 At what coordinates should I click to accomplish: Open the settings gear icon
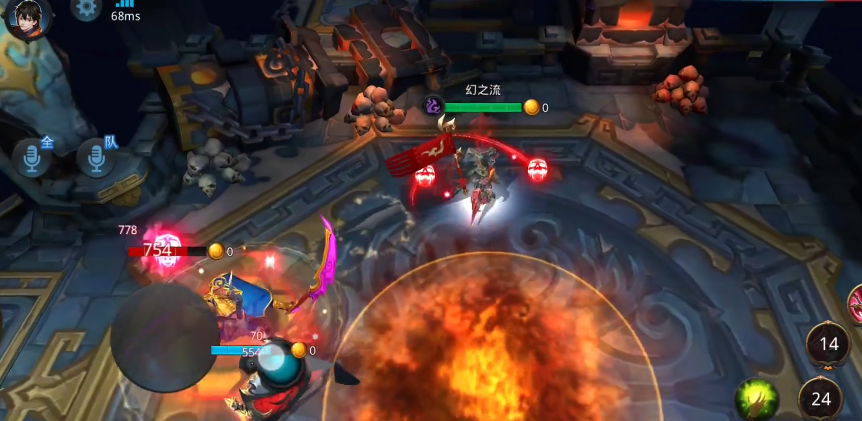(86, 8)
